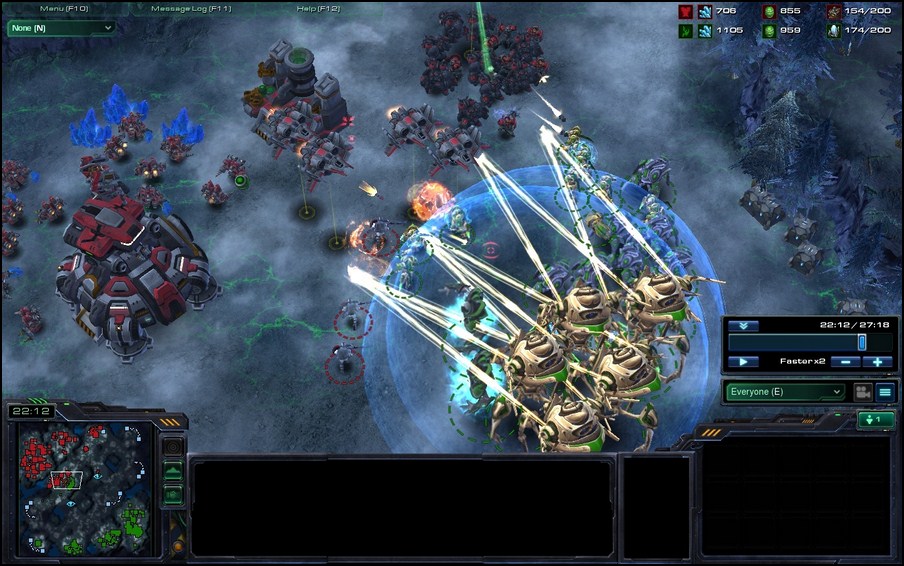Viewport: 904px width, 566px height.
Task: Open the Help menu
Action: pos(318,8)
